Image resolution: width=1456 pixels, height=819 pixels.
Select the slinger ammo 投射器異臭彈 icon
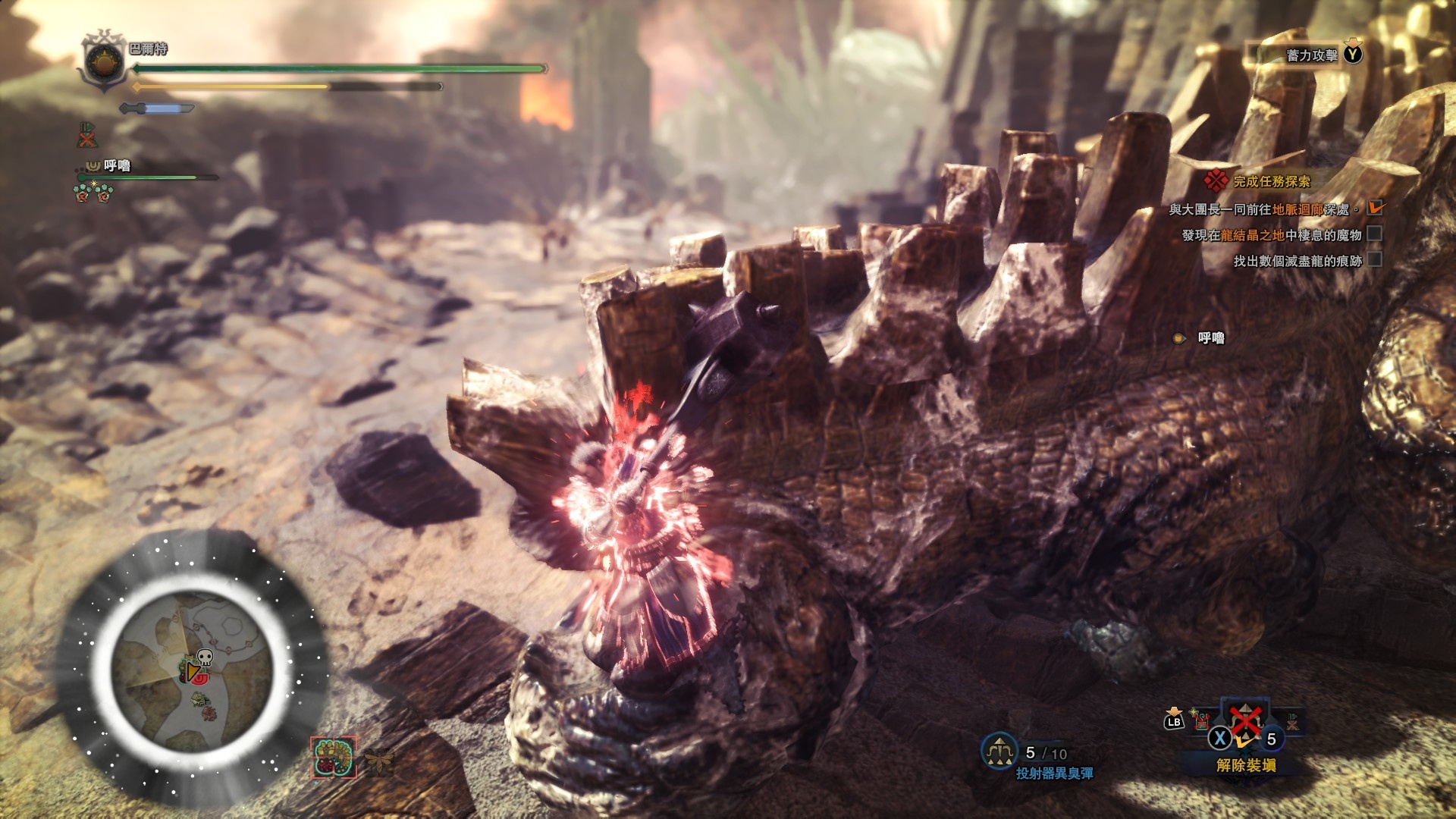[999, 751]
